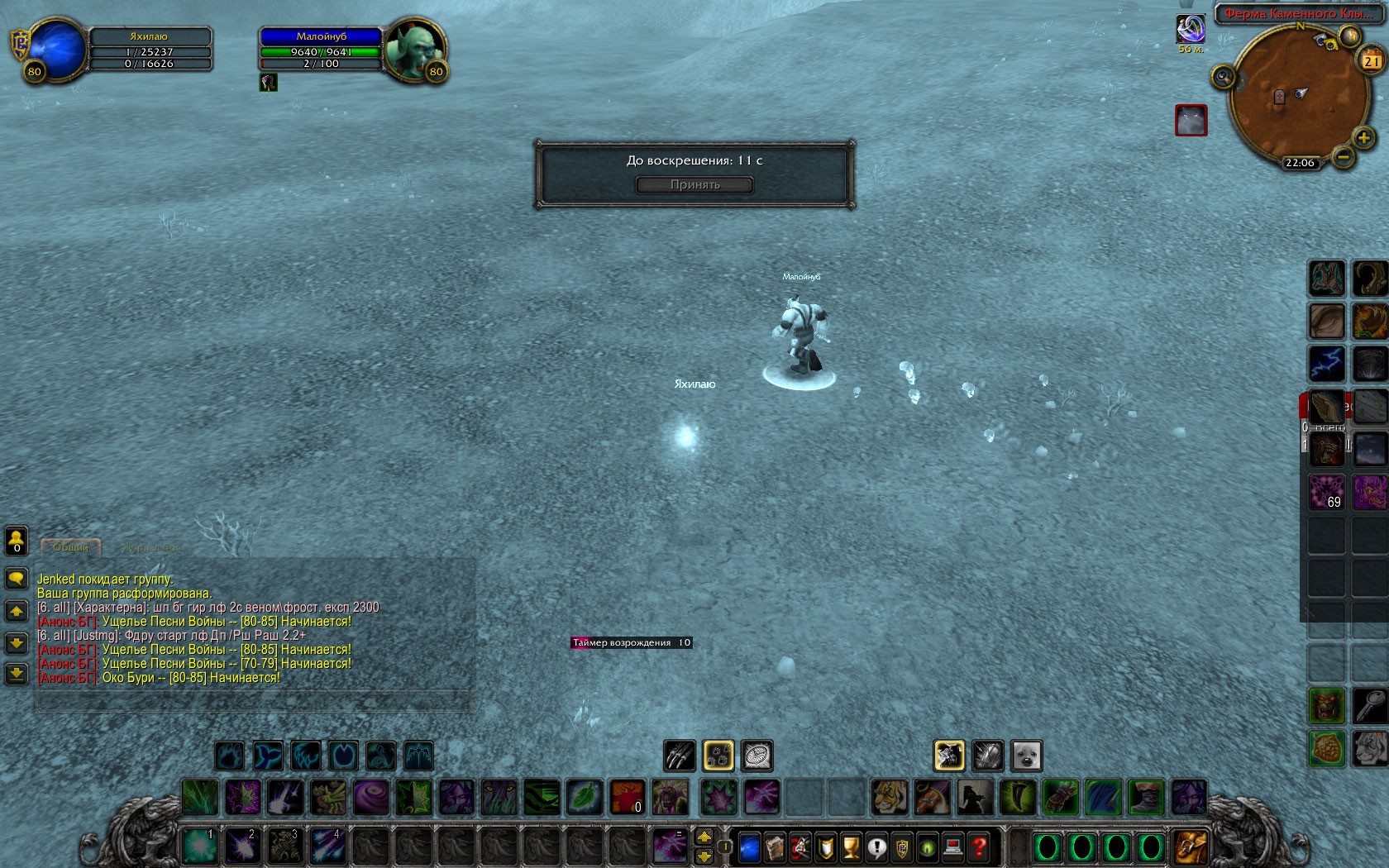1389x868 pixels.
Task: Open the calendar showing day 21
Action: click(1372, 60)
